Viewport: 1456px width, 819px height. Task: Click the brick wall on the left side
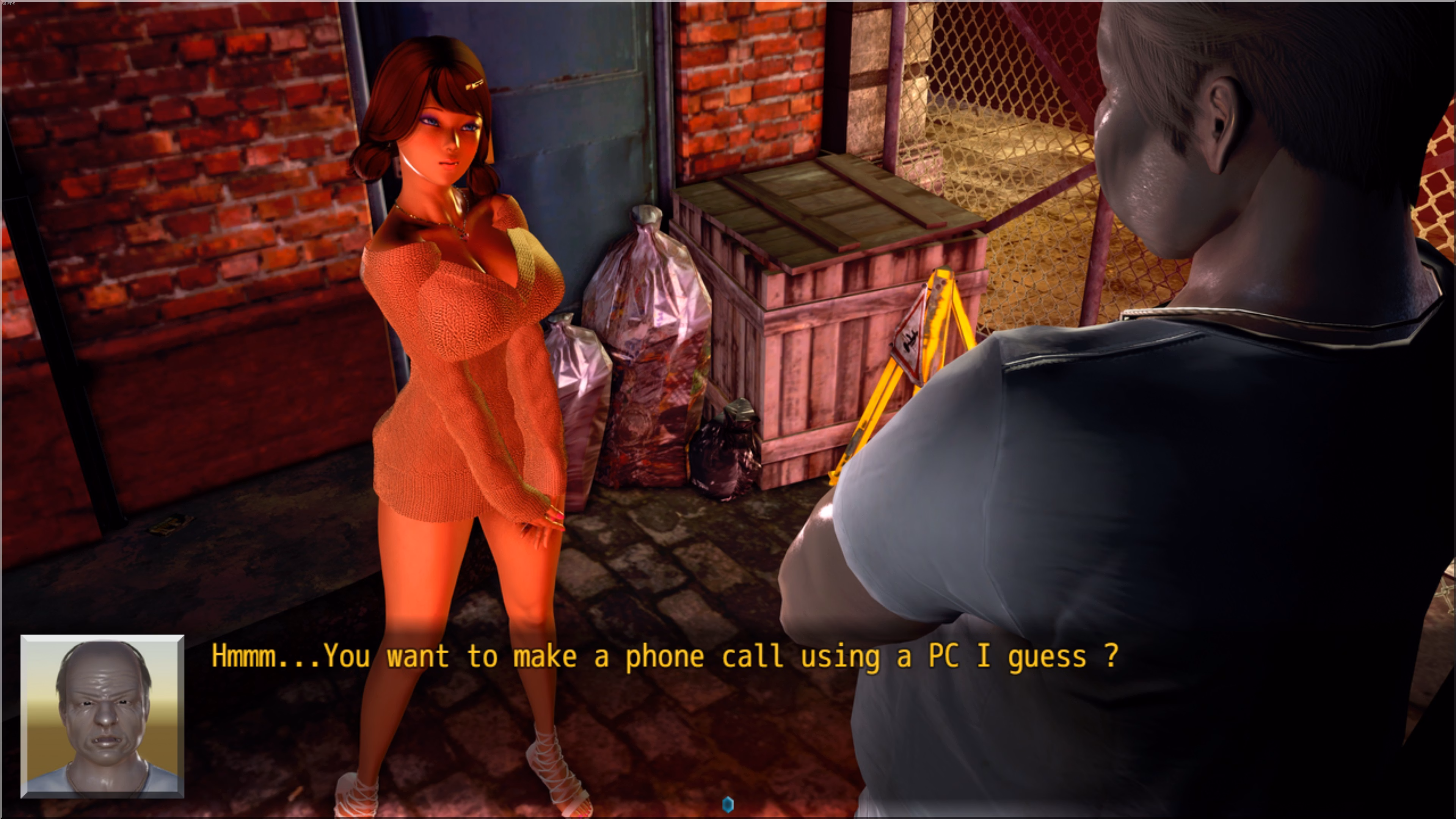(169, 169)
